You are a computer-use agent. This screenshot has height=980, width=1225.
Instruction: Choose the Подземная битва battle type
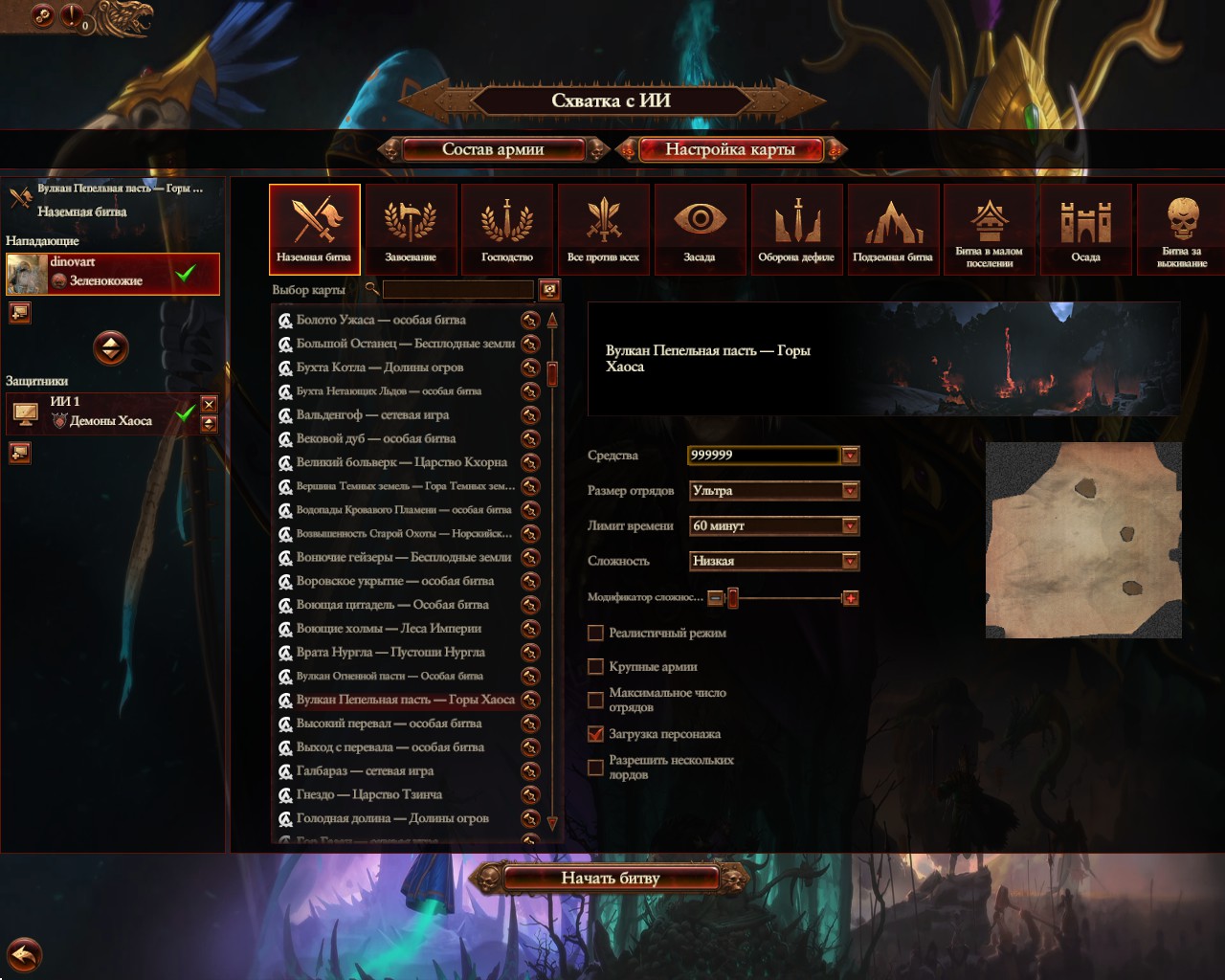point(893,229)
